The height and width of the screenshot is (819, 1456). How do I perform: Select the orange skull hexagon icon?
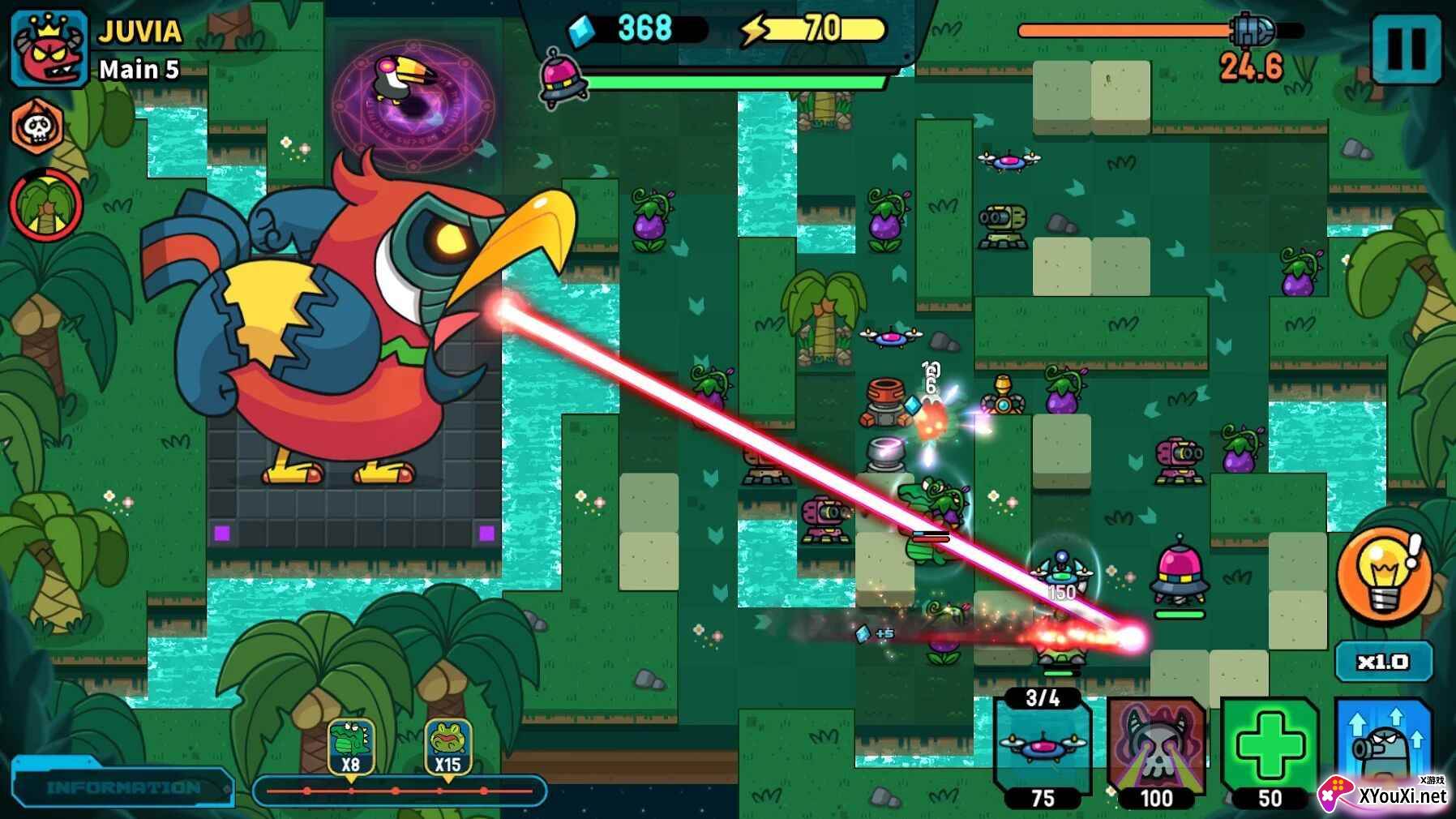pos(38,126)
